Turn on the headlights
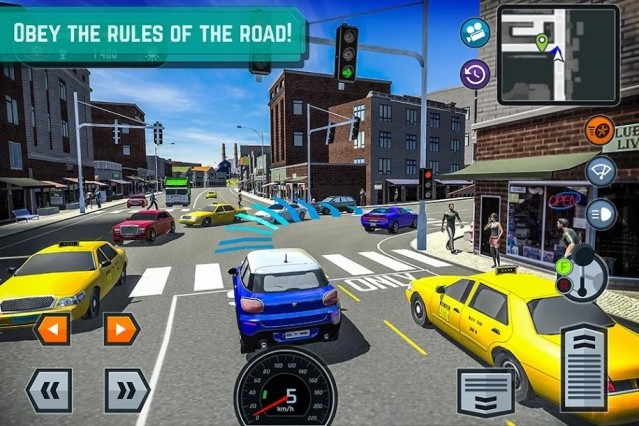 click(600, 213)
